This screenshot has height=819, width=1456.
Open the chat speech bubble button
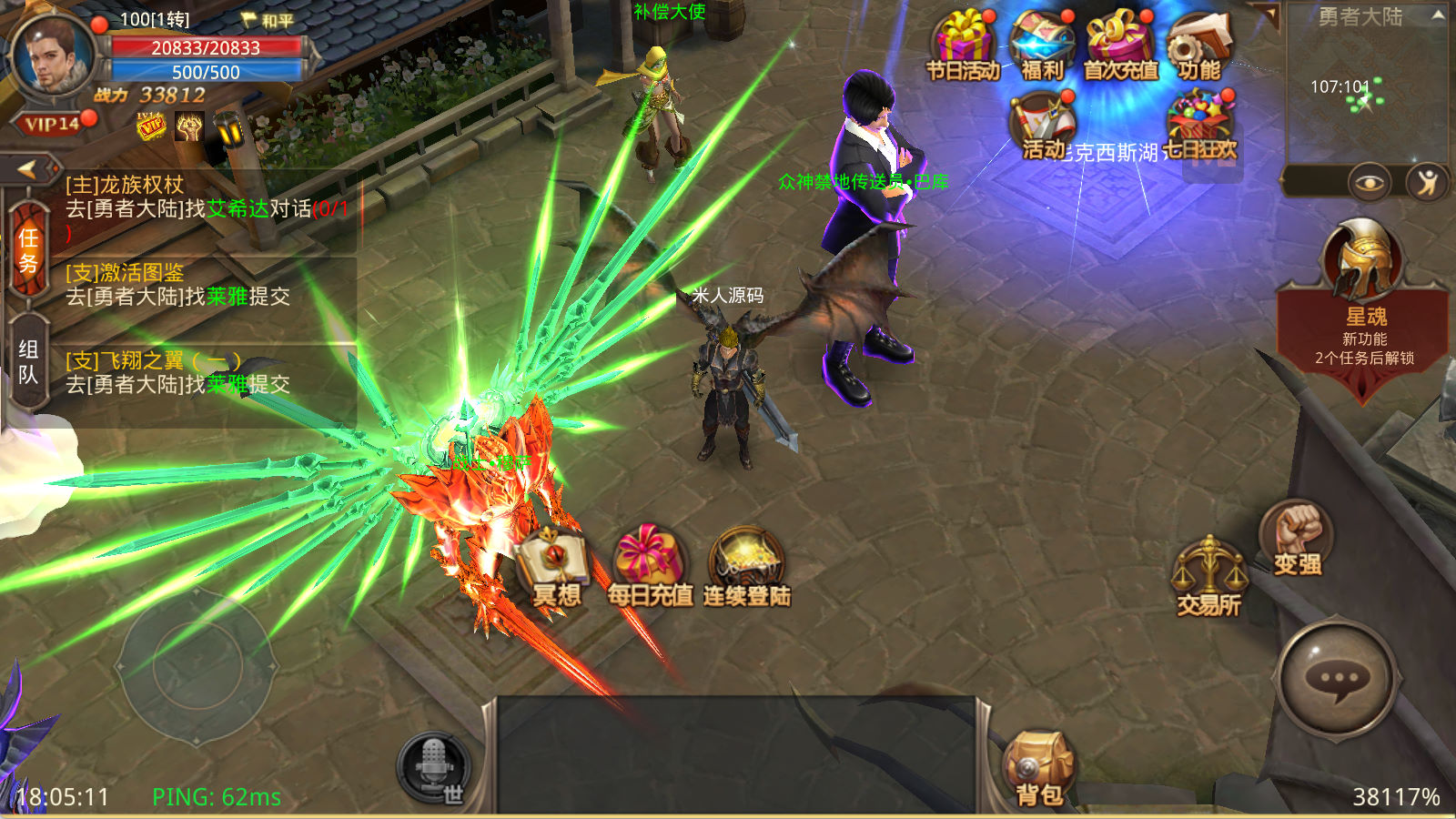1338,679
